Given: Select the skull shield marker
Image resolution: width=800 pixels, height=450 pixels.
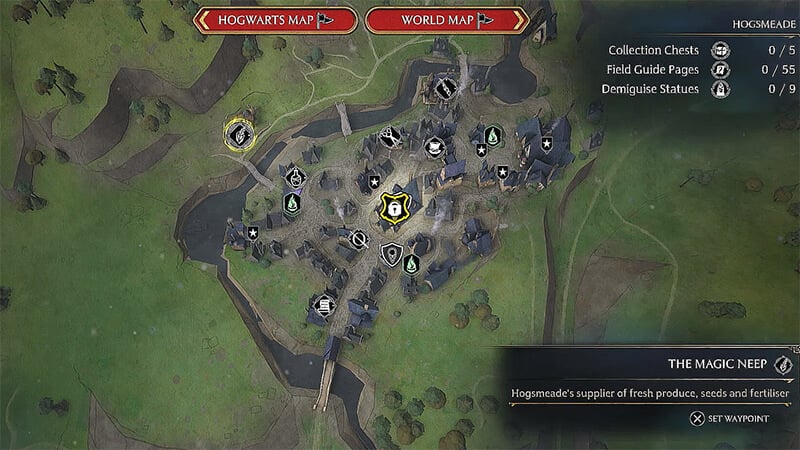Looking at the screenshot, I should [392, 253].
